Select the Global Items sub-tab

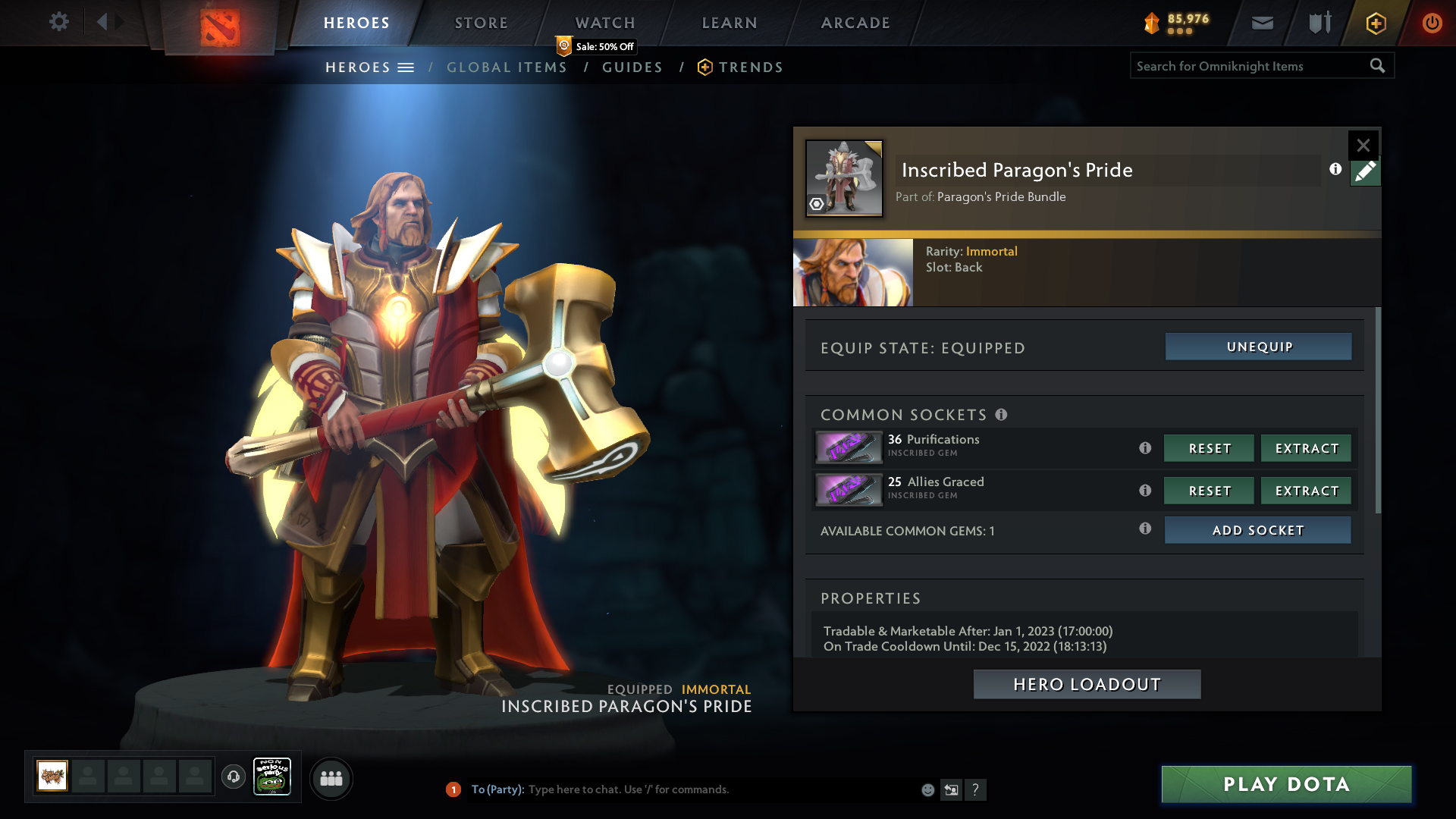[x=507, y=67]
